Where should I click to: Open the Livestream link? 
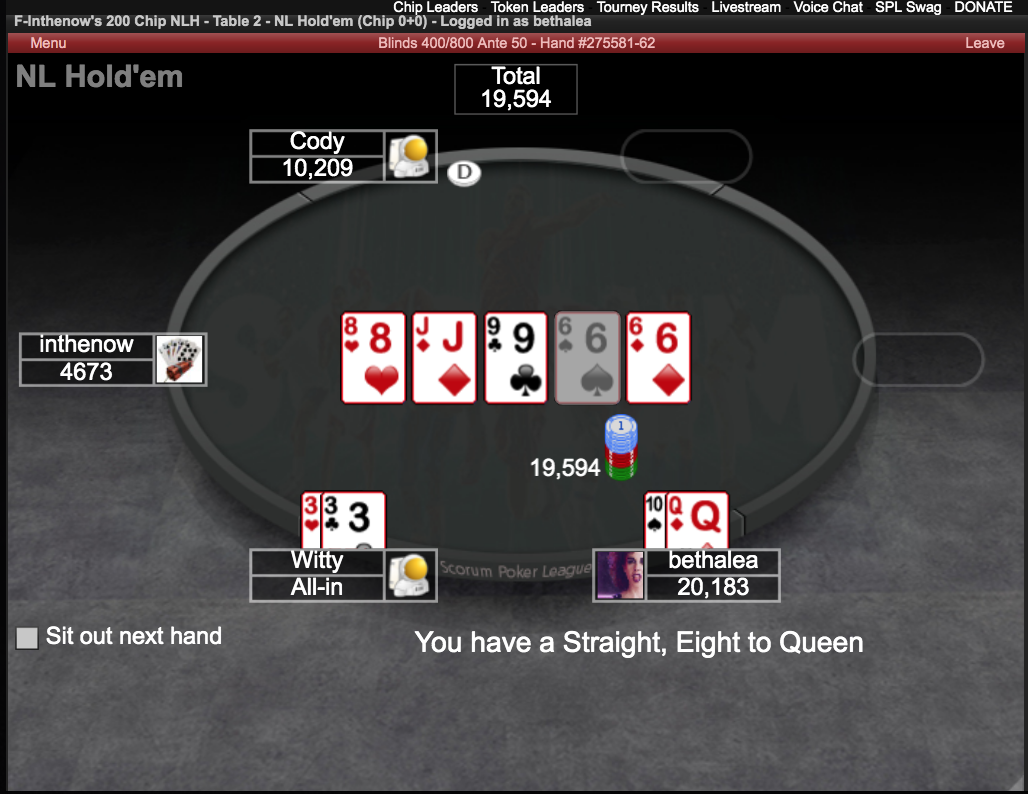(745, 7)
